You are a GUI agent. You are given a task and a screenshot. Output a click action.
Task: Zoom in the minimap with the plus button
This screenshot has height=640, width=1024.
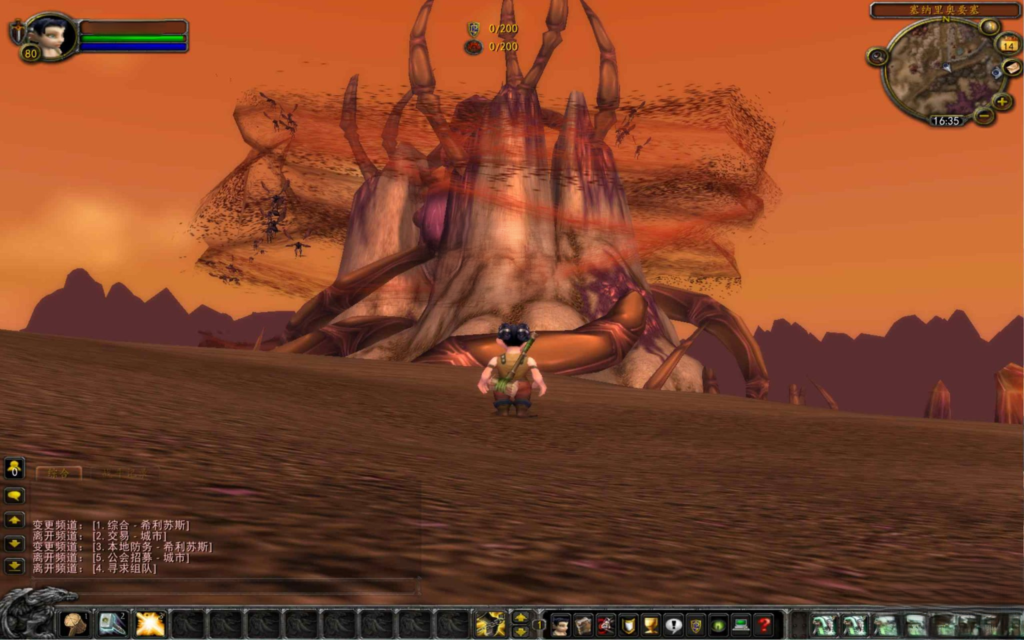(1003, 101)
